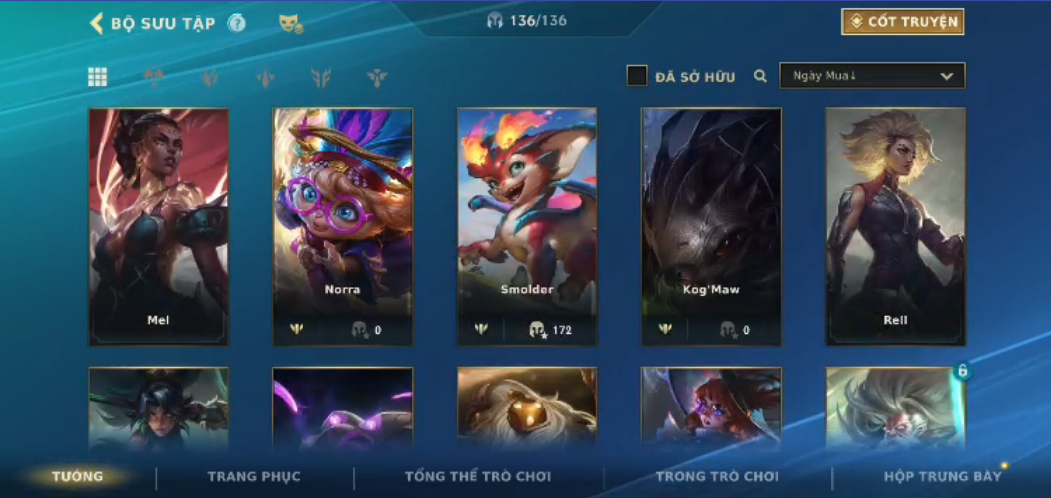Switch to the Trang Phục tab
The height and width of the screenshot is (498, 1051).
tap(254, 477)
